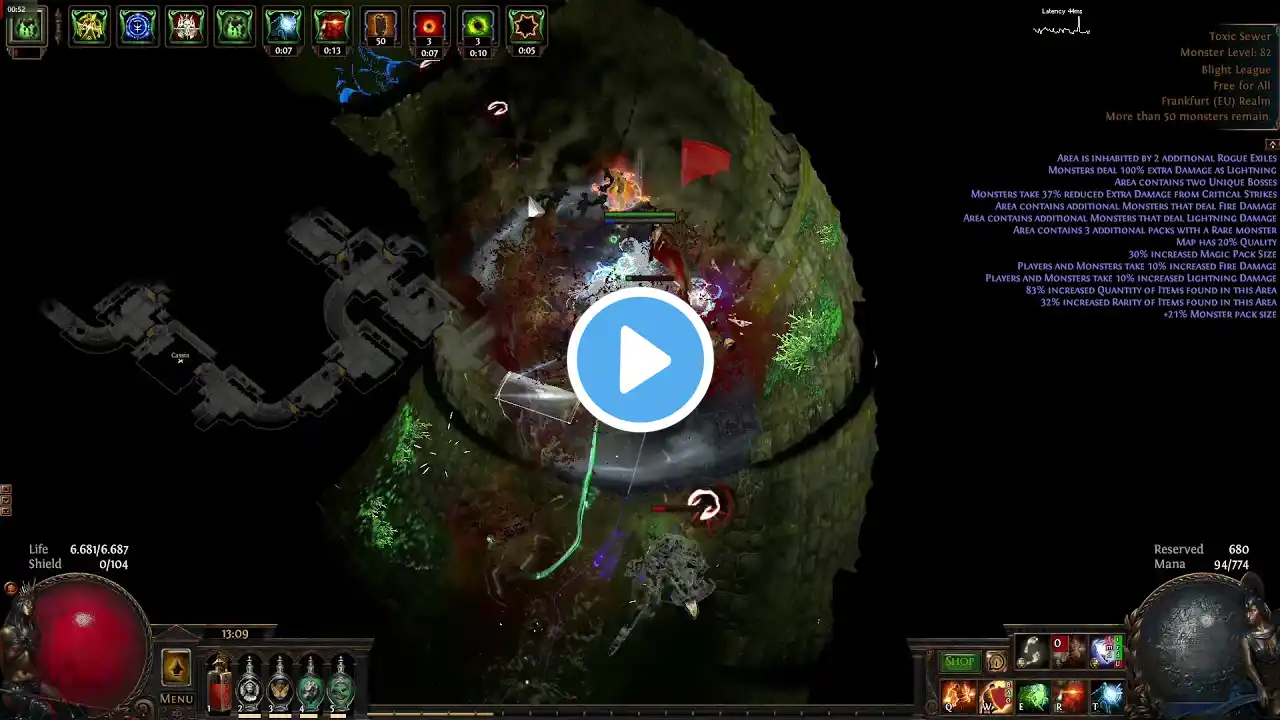Screen dimensions: 1280x720
Task: Activate the green skill bound to E
Action: [1033, 696]
